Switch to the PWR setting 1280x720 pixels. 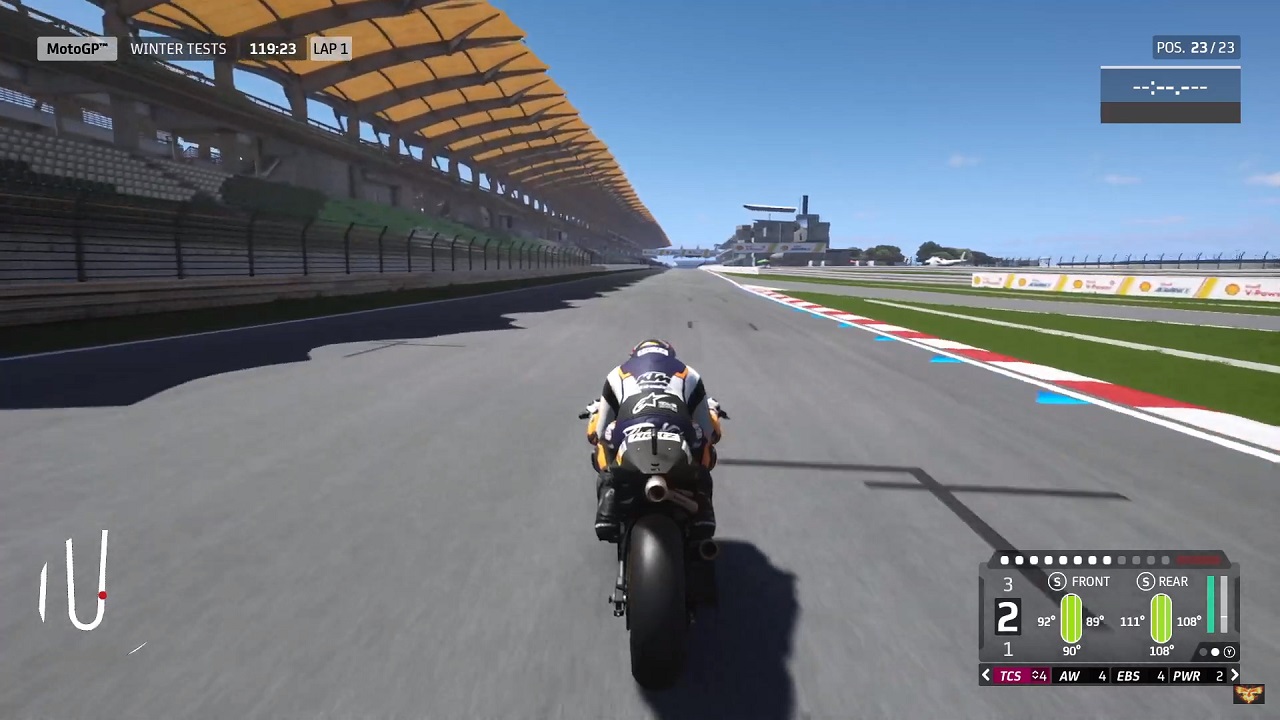click(1186, 675)
